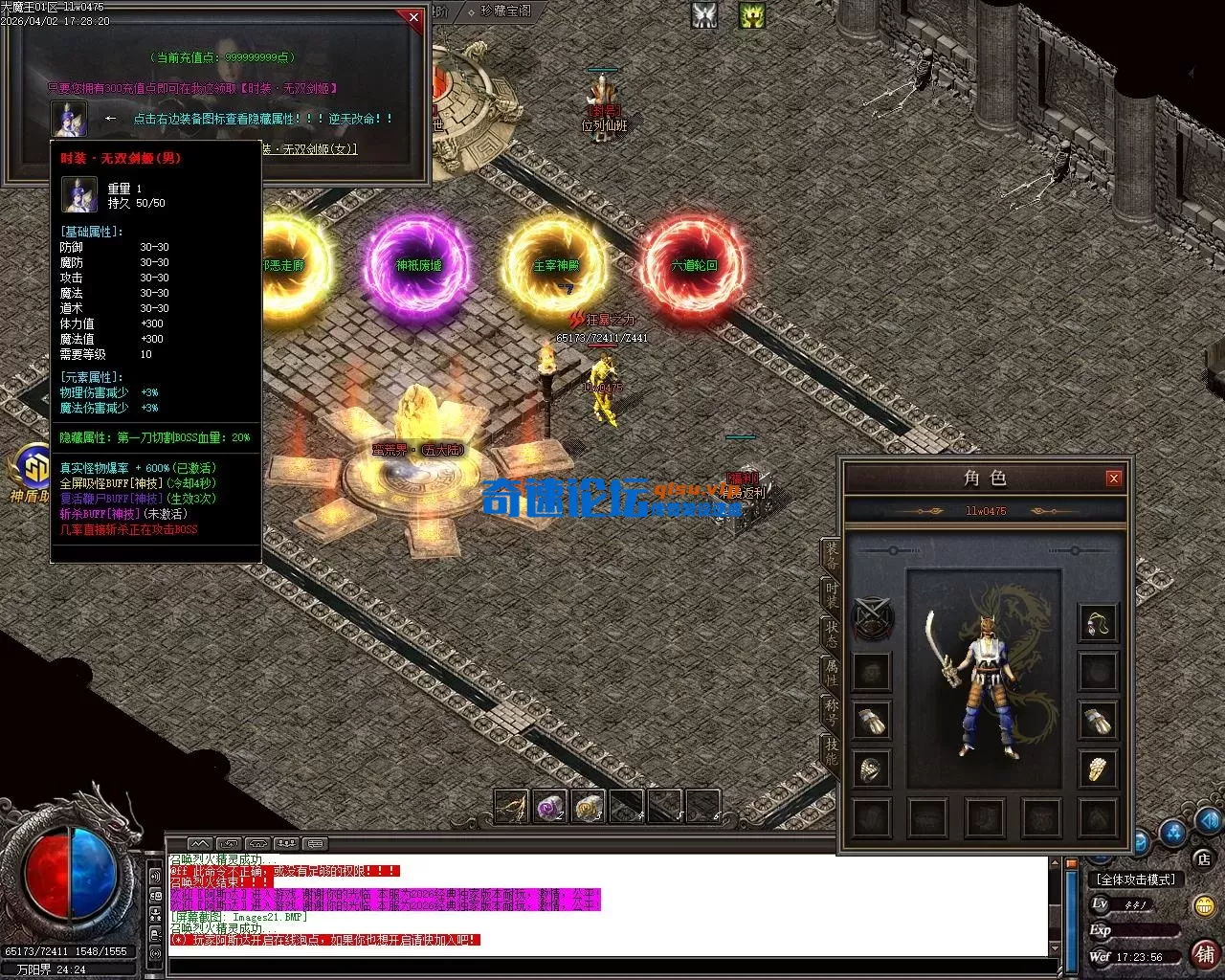Screen dimensions: 1225x980
Task: Switch to the 状态 status tab
Action: [832, 633]
